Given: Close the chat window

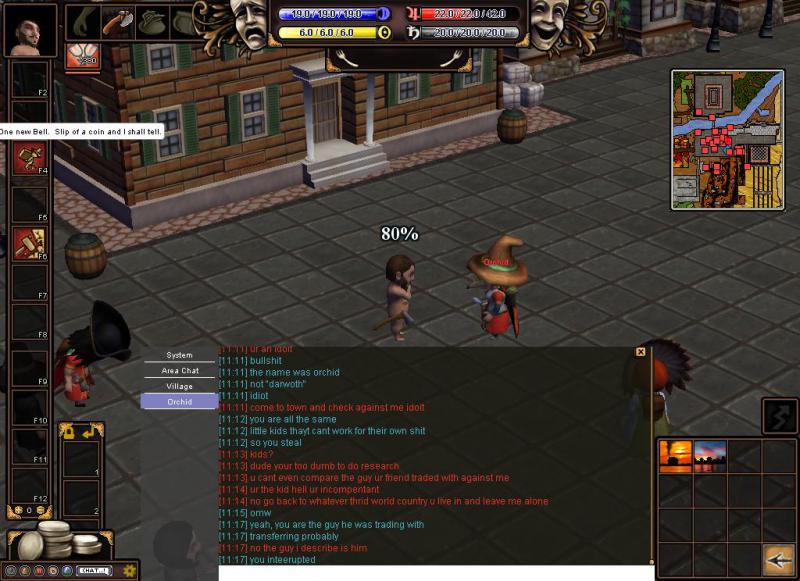Looking at the screenshot, I should (641, 352).
